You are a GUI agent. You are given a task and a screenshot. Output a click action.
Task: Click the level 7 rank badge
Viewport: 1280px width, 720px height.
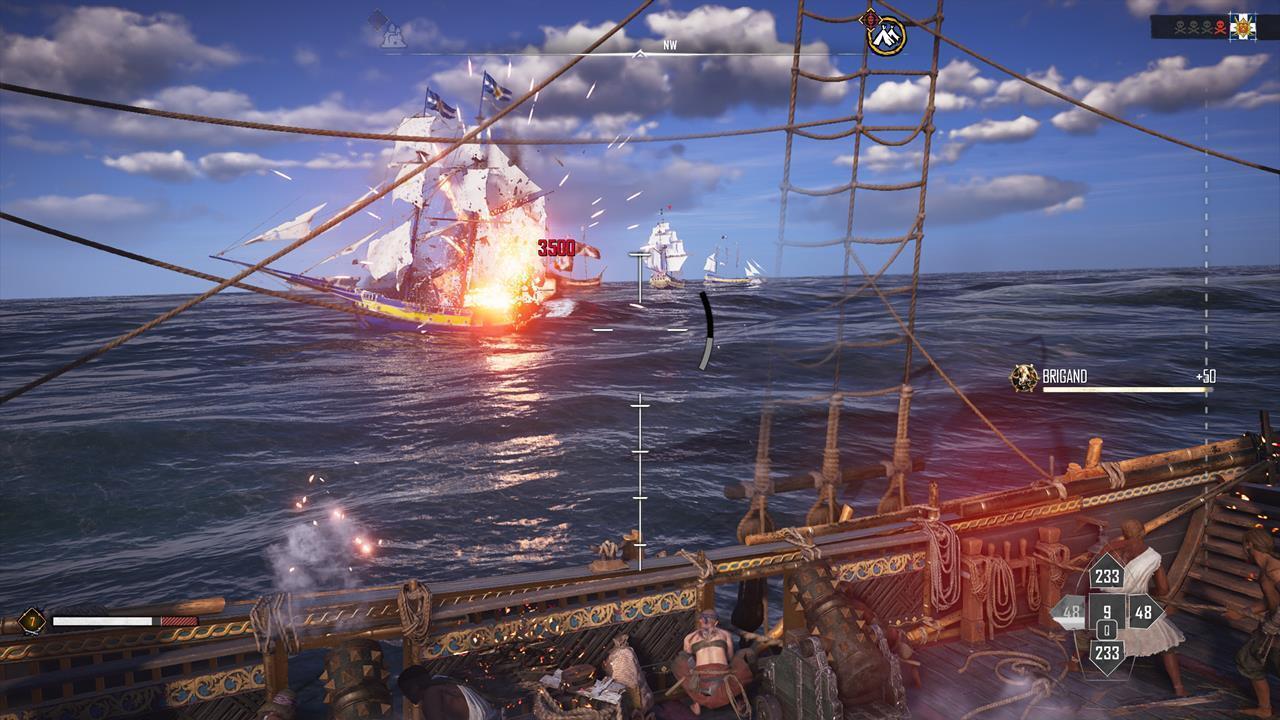click(31, 621)
